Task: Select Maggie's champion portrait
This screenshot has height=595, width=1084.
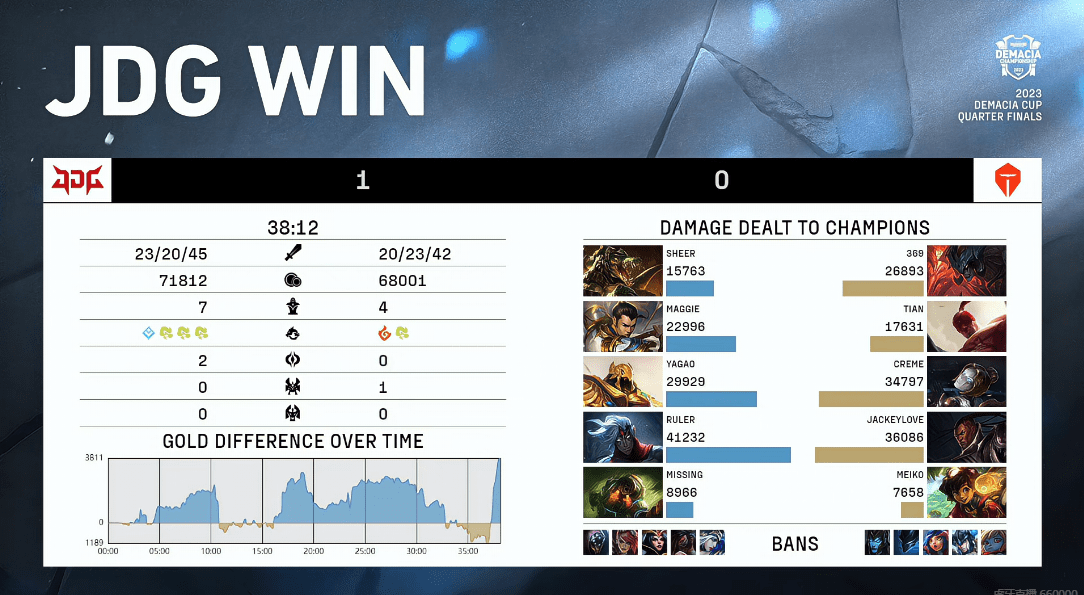Action: [x=622, y=327]
